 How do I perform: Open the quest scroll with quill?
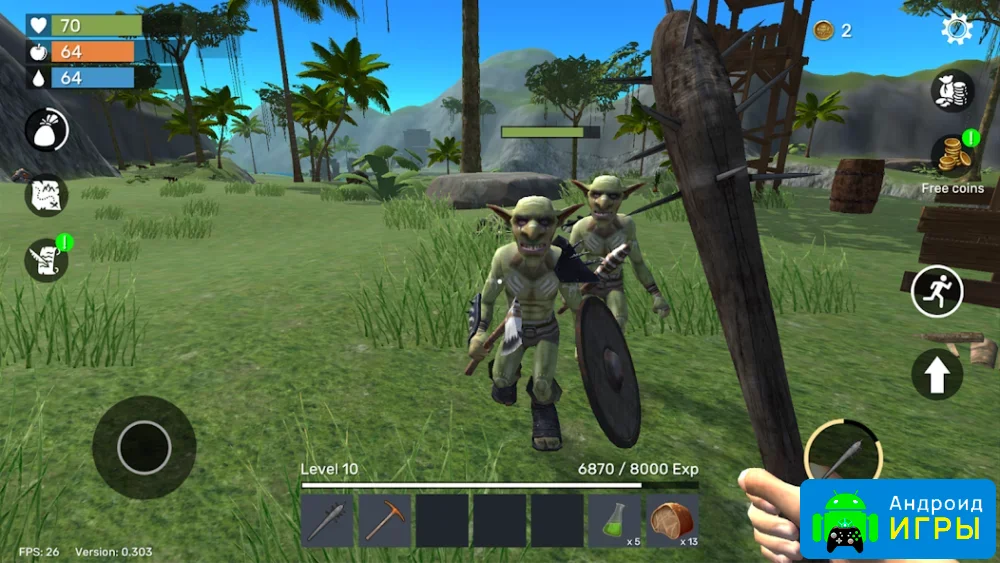tap(47, 260)
